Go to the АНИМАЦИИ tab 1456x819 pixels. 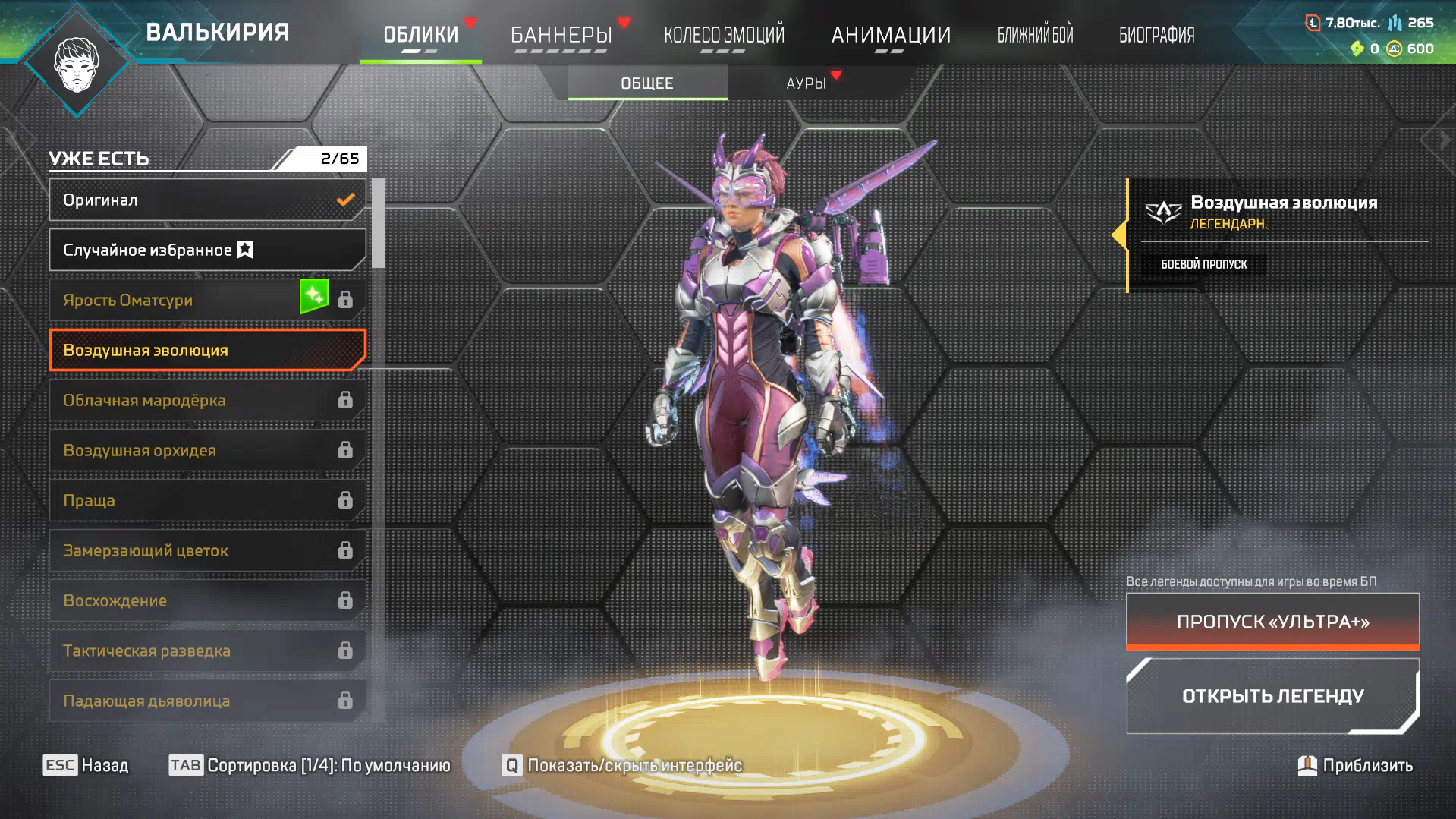click(x=890, y=35)
